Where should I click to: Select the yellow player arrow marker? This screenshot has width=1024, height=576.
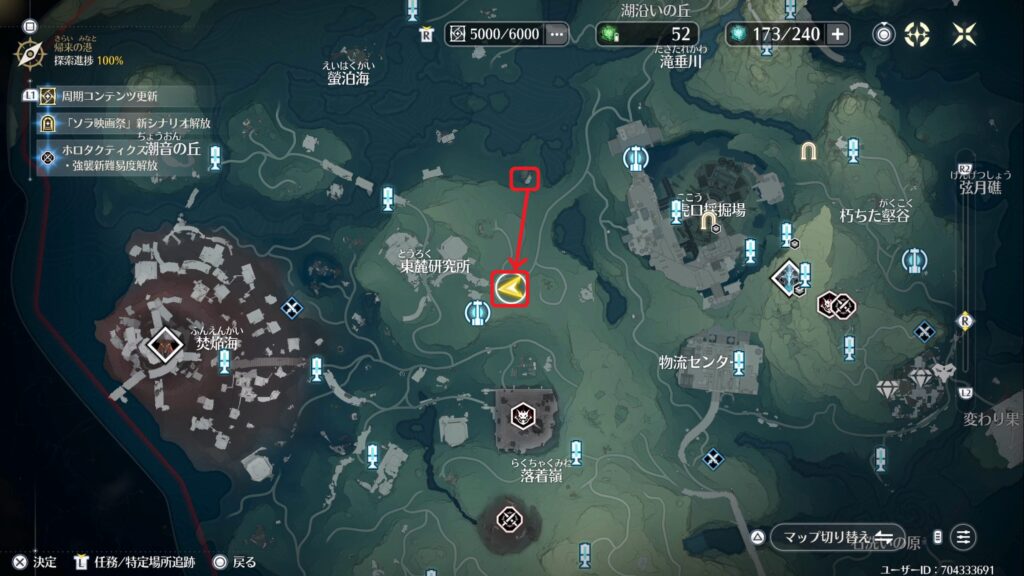tap(511, 289)
